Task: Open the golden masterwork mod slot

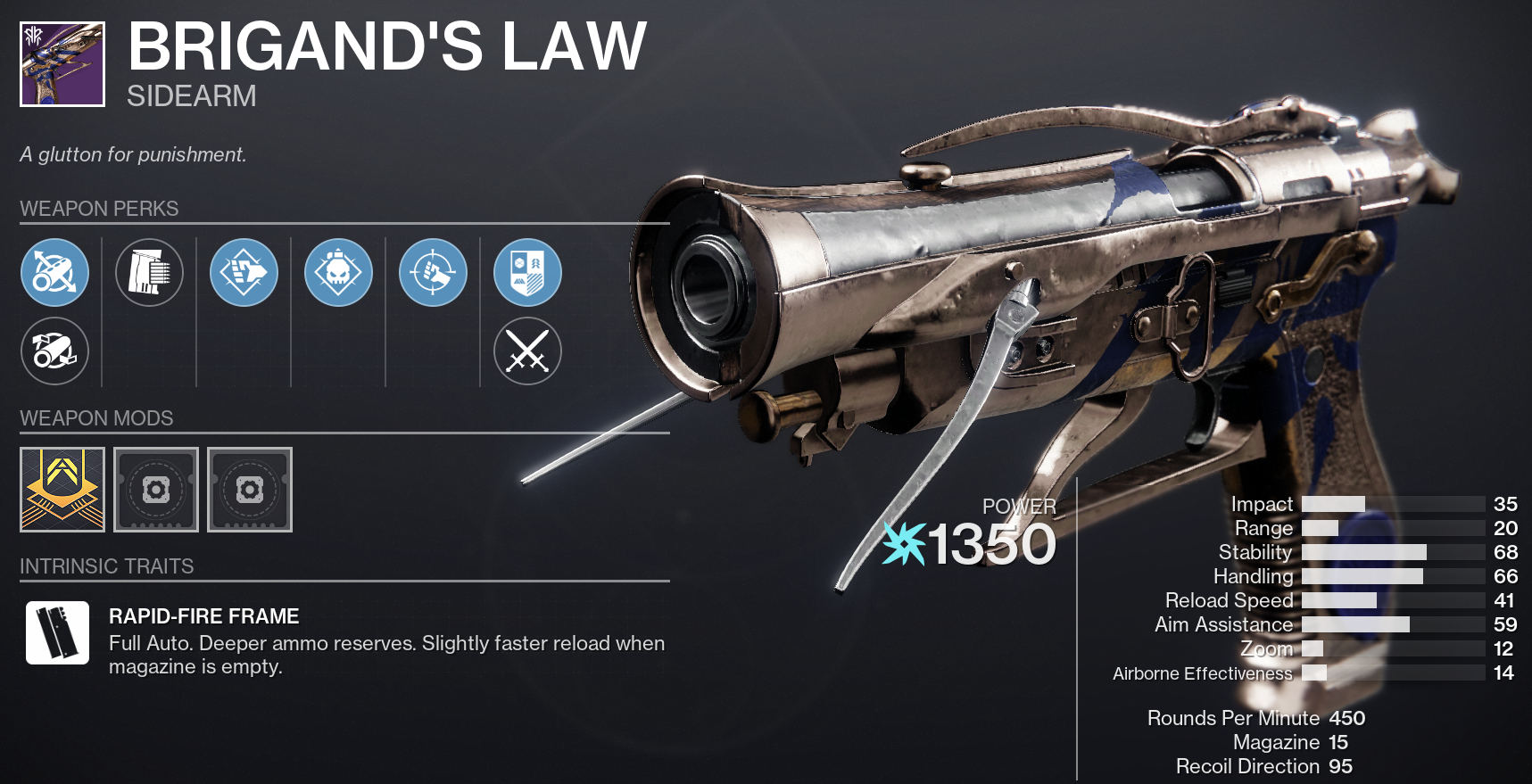Action: coord(61,490)
